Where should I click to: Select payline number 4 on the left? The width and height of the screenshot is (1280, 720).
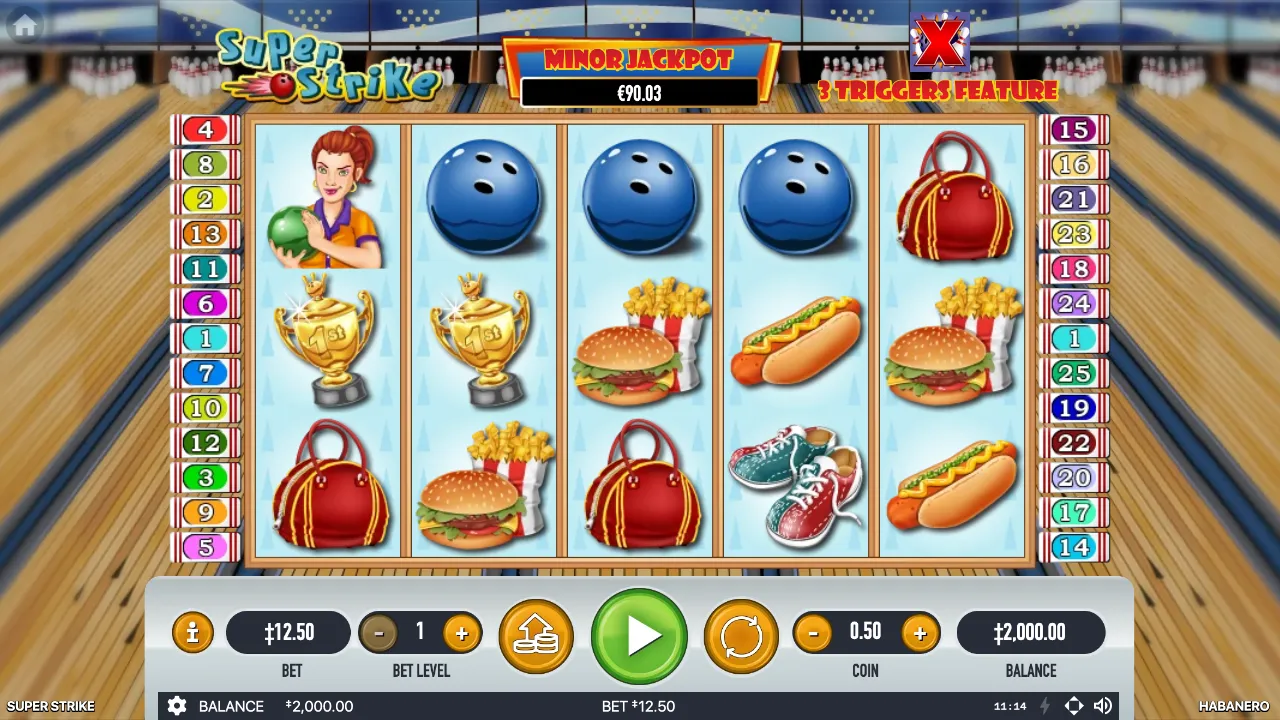coord(206,129)
